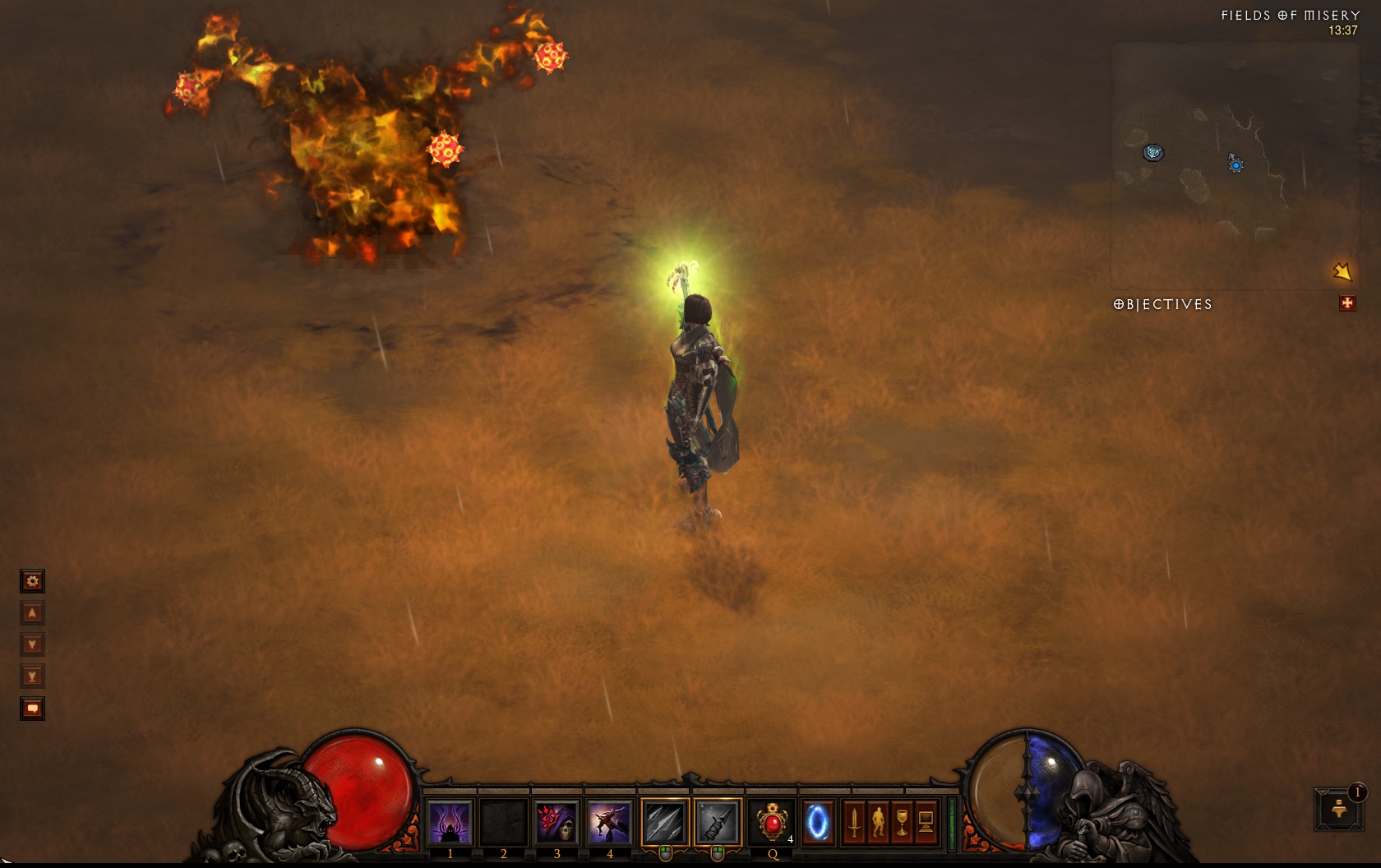Click the chat scroll-up arrow button

(x=32, y=613)
